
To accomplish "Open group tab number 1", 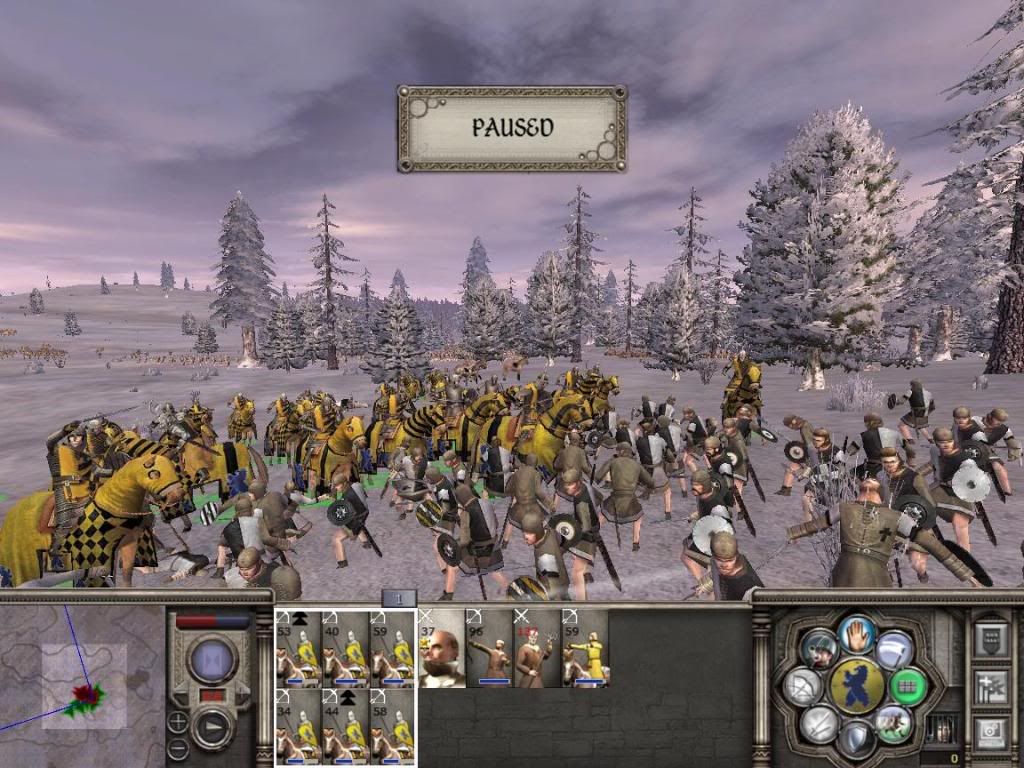I will (399, 599).
